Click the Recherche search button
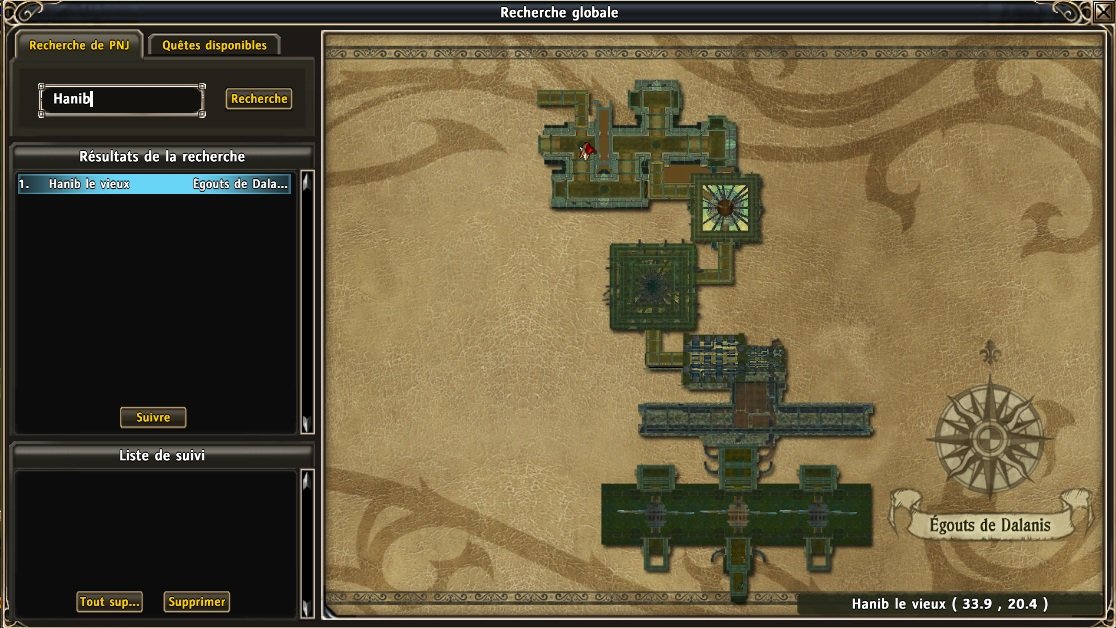Image resolution: width=1116 pixels, height=628 pixels. tap(259, 99)
